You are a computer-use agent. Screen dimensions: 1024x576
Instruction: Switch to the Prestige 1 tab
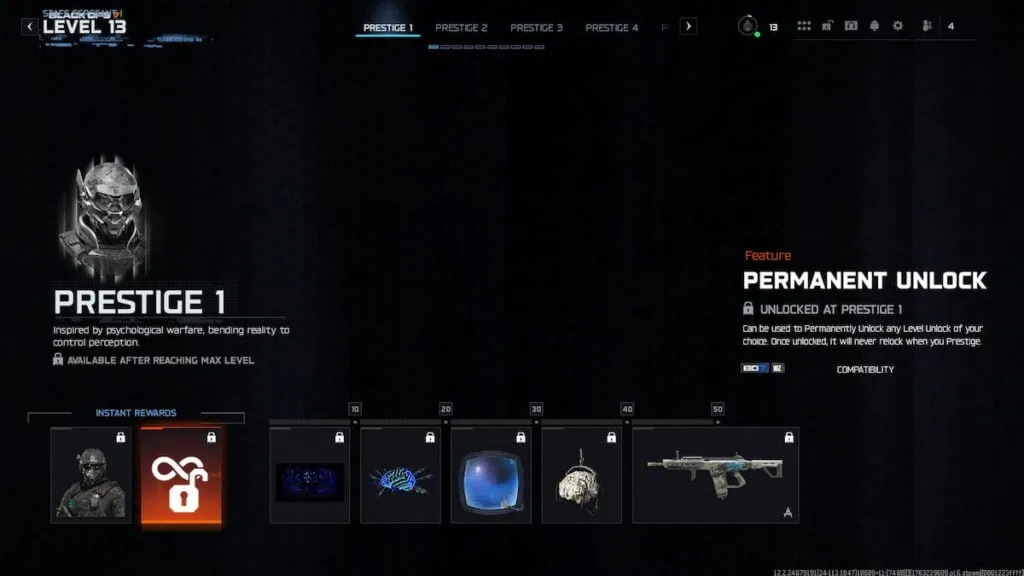(x=388, y=28)
